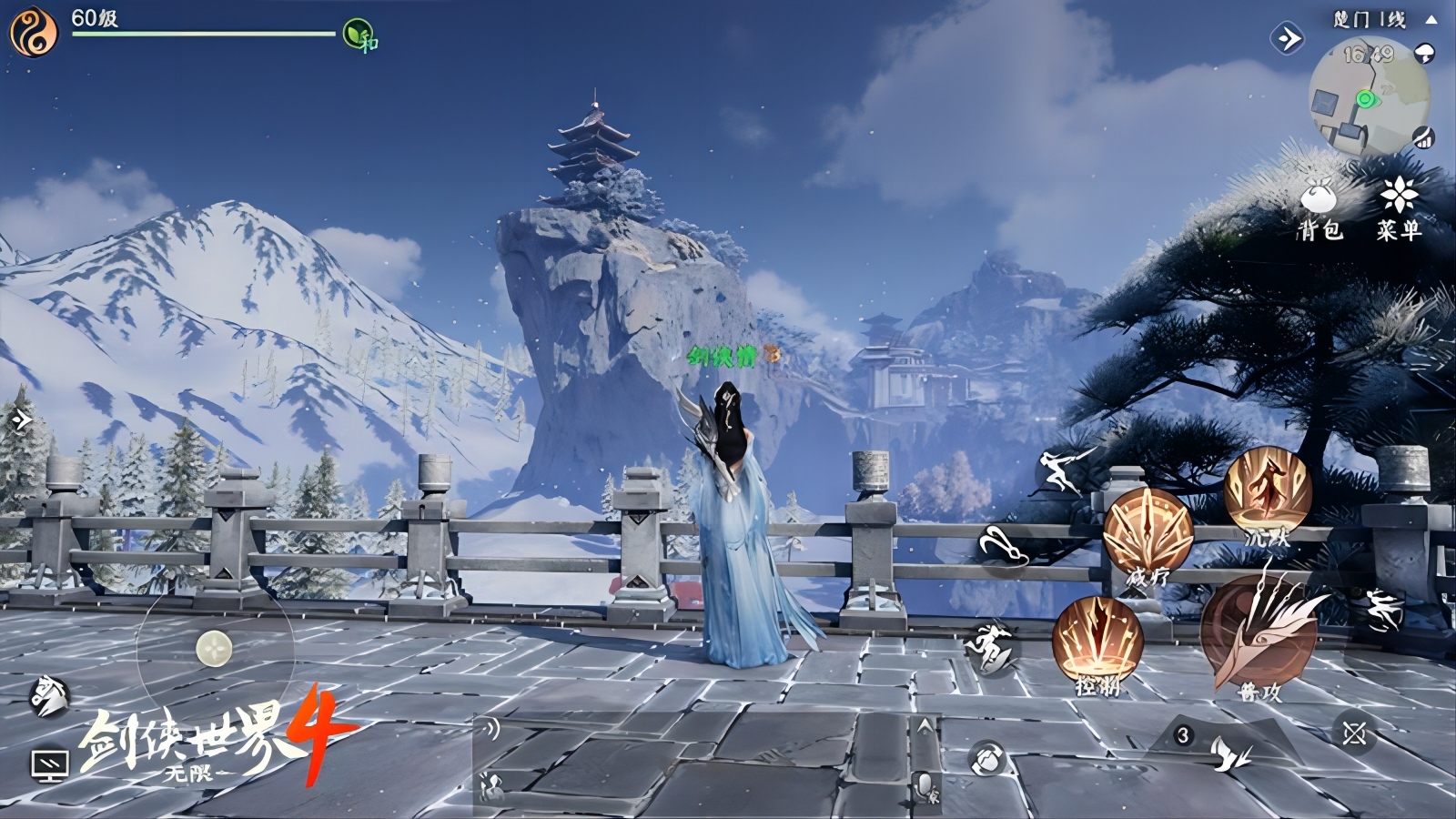Use the 控制 control skill
This screenshot has height=819, width=1456.
coord(1097,642)
